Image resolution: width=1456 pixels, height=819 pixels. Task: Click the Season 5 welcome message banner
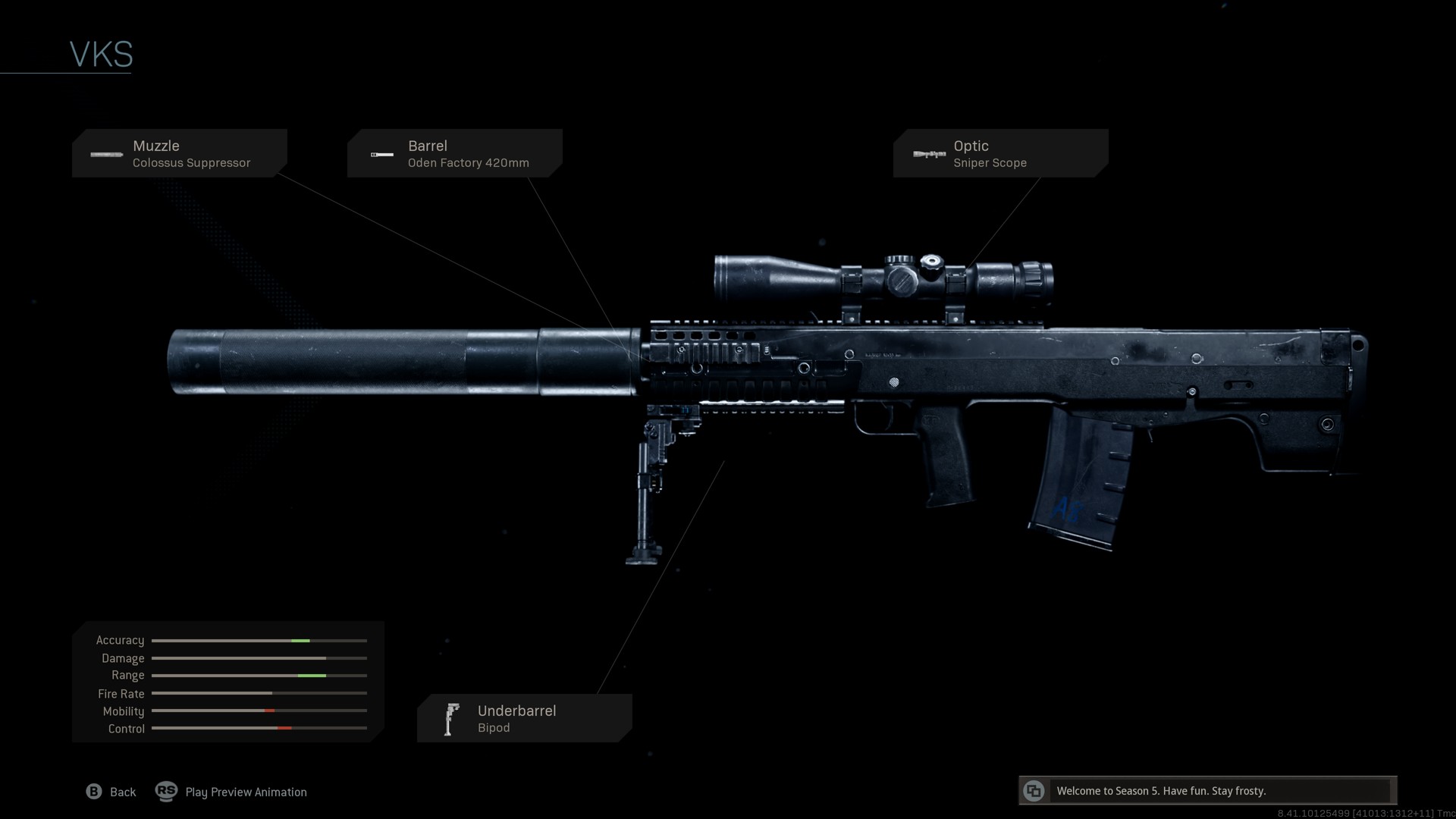click(x=1207, y=791)
